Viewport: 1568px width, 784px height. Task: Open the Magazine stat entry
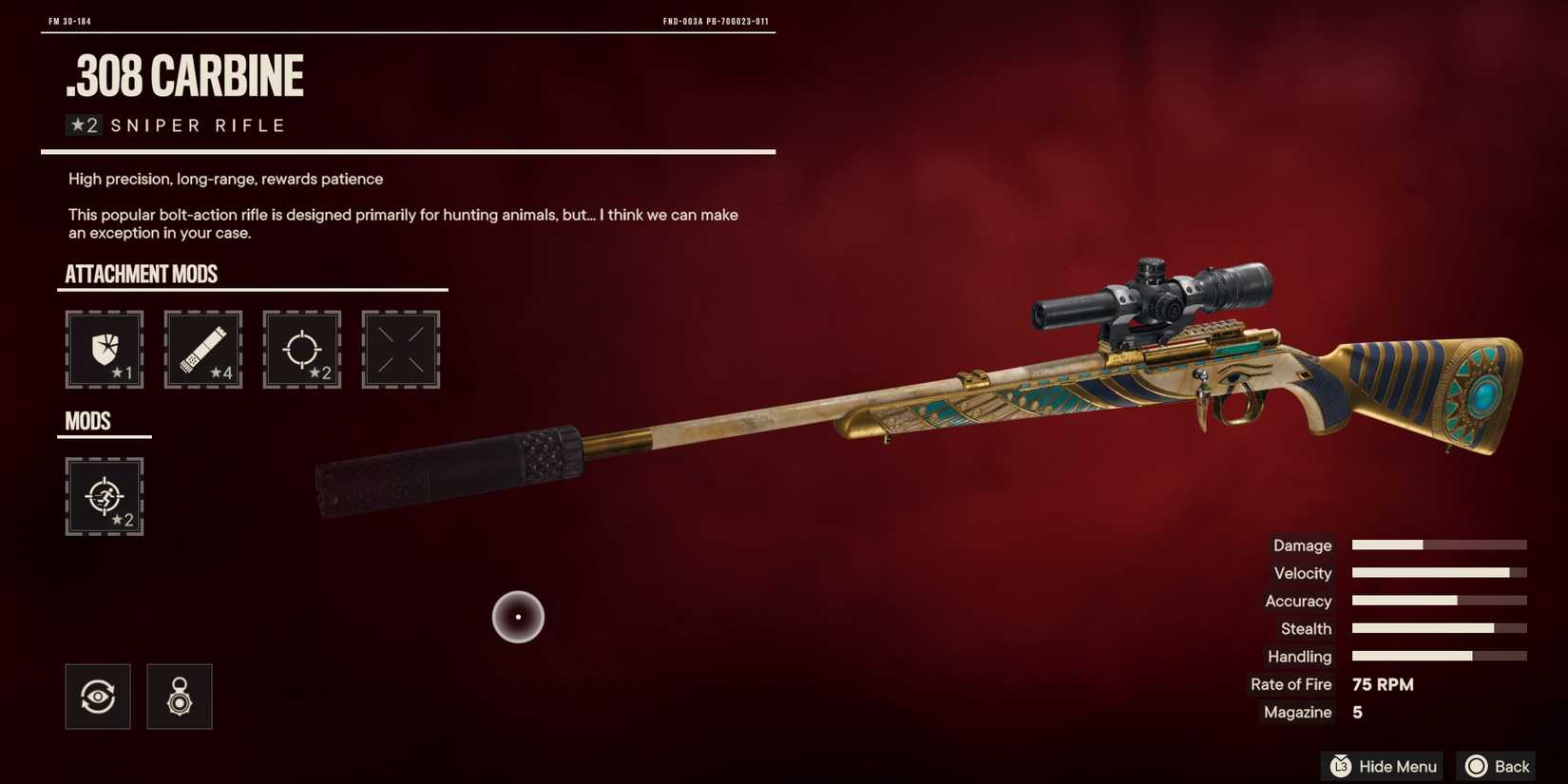pos(1295,712)
